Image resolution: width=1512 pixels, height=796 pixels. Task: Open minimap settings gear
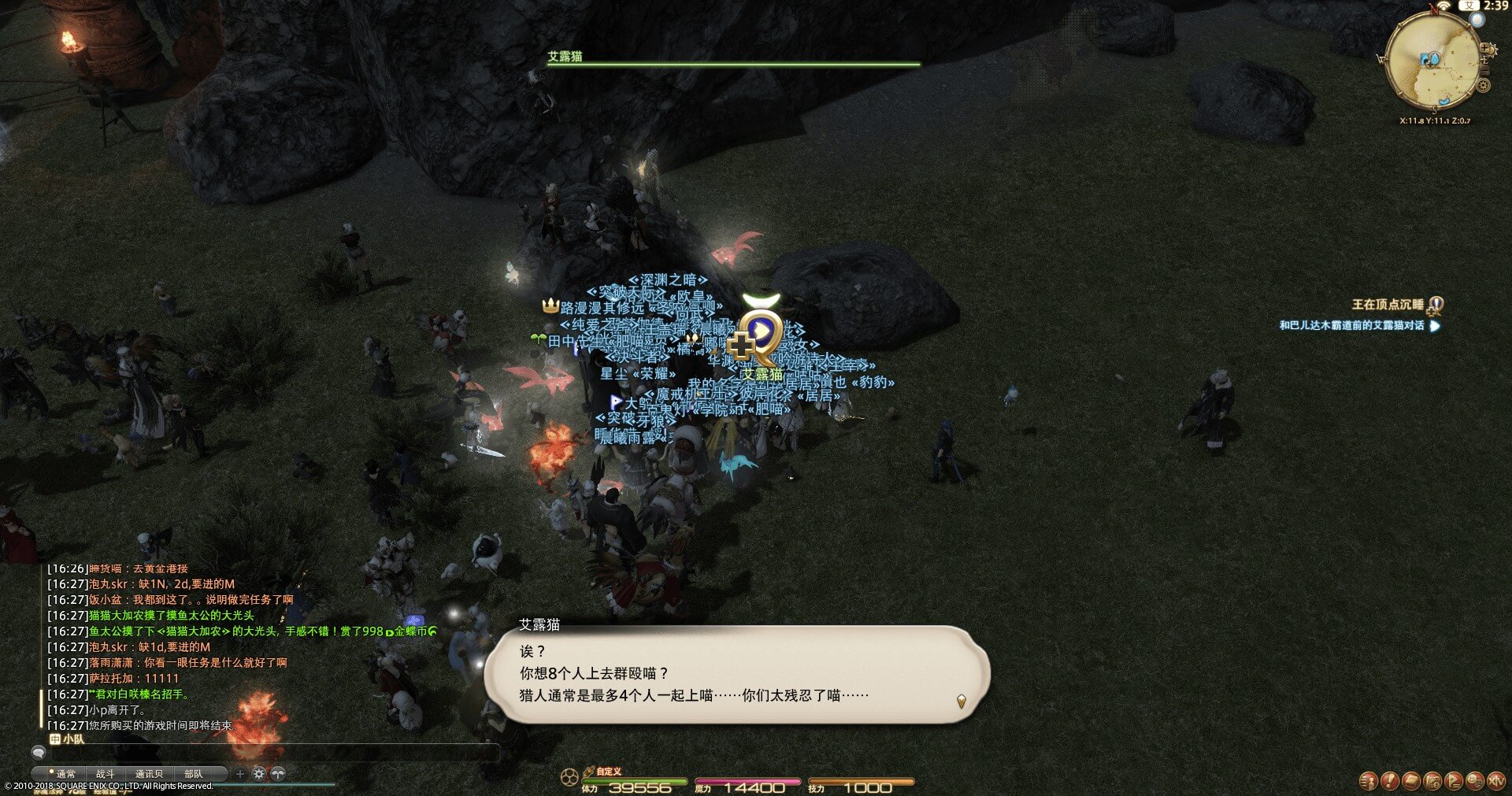pos(1484,85)
